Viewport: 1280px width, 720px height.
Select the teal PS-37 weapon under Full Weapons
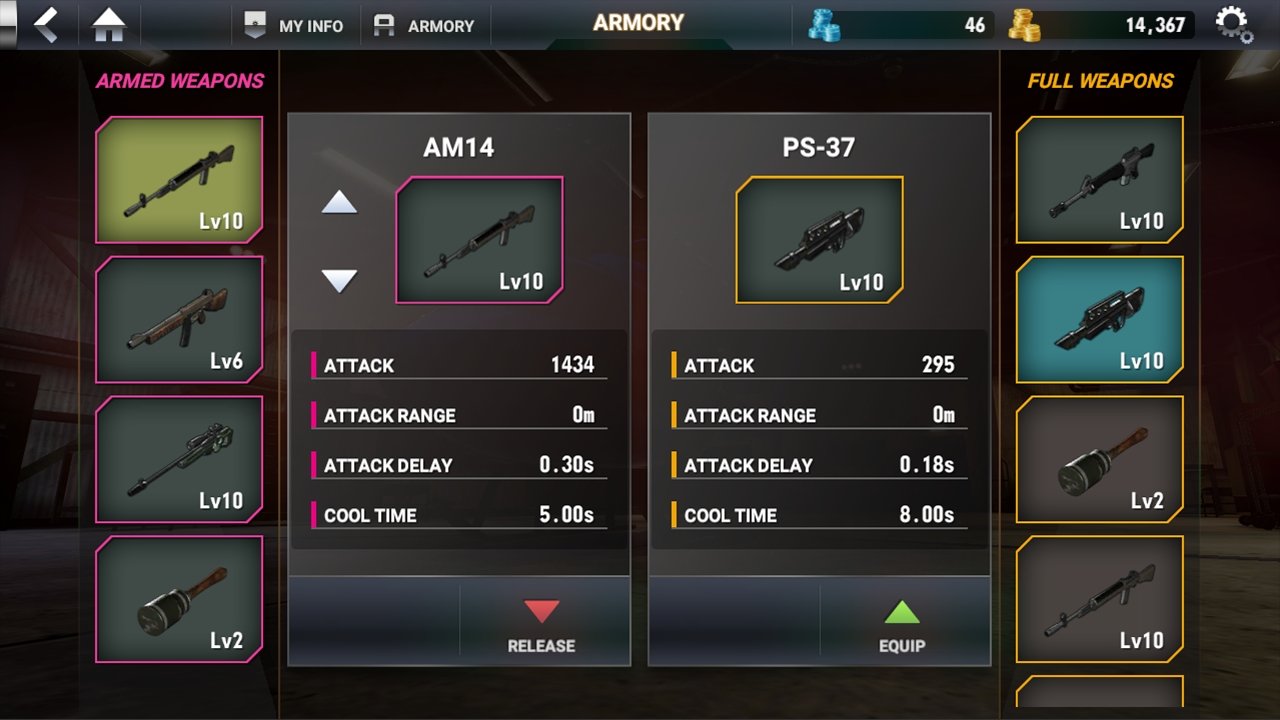pos(1100,320)
